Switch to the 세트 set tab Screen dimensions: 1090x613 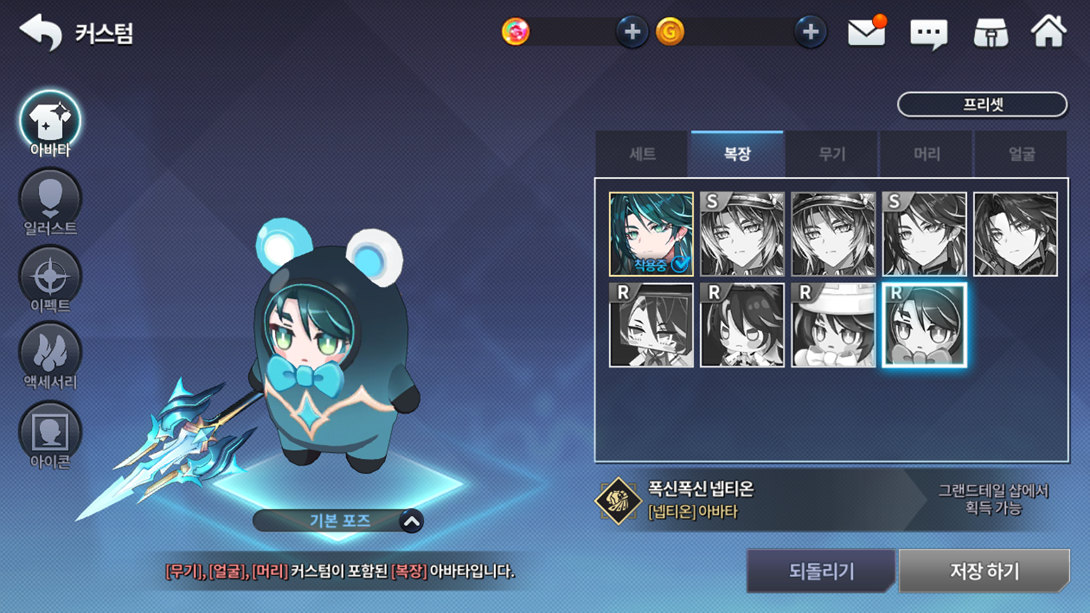(642, 154)
